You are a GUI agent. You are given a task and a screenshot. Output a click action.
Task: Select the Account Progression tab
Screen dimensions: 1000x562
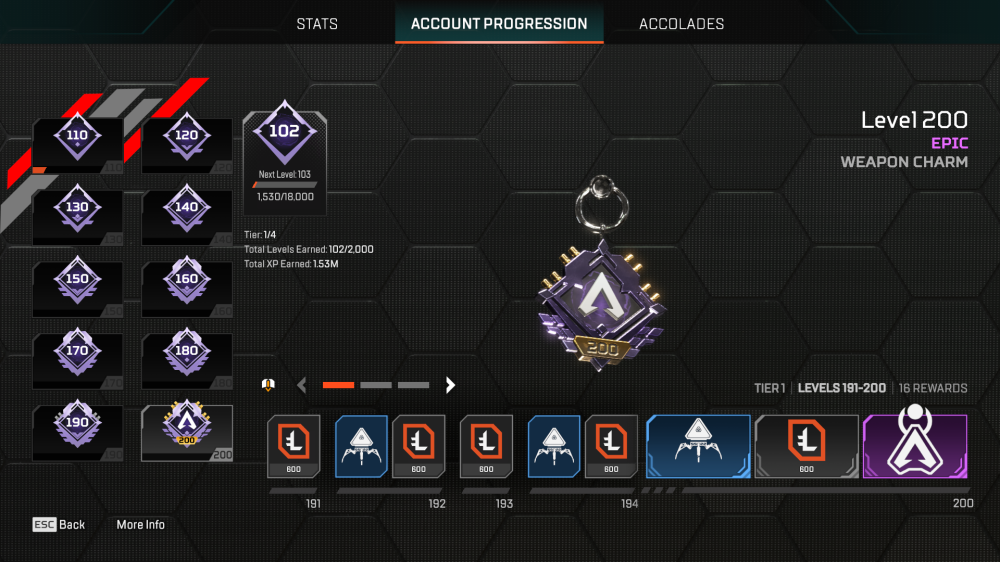(499, 24)
